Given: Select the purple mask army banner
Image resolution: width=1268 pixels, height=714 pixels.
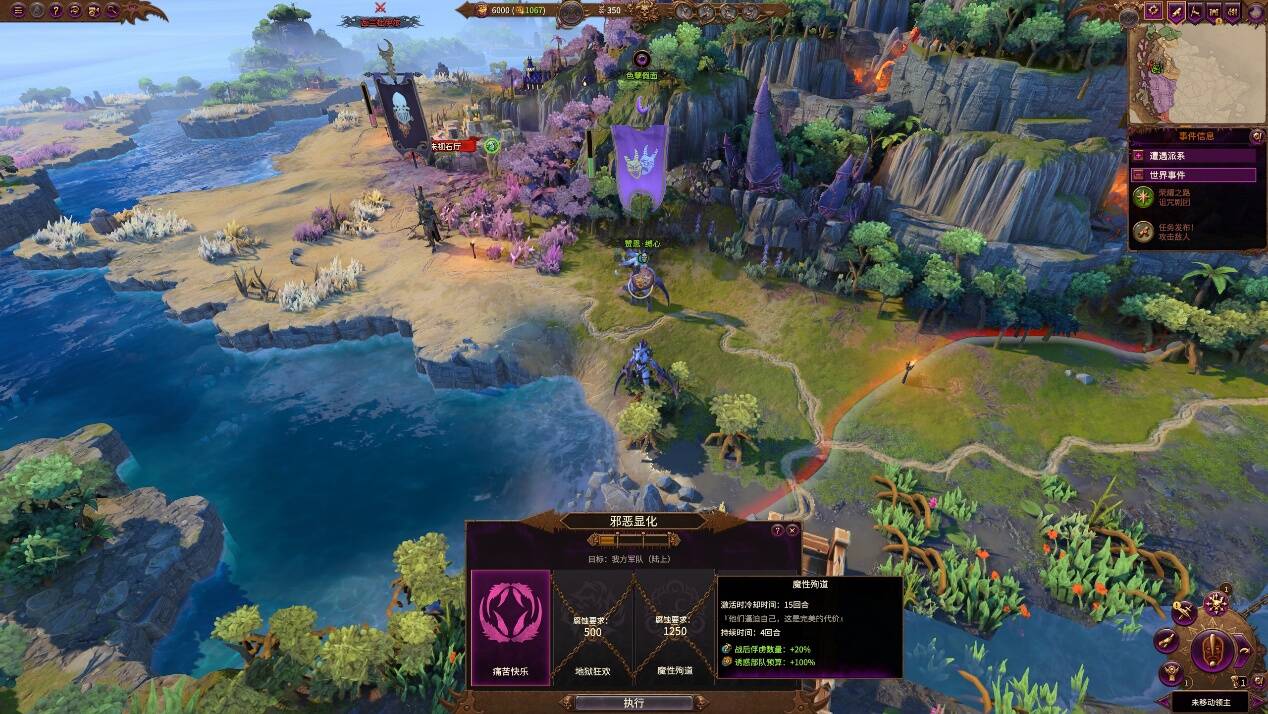Looking at the screenshot, I should [x=639, y=165].
